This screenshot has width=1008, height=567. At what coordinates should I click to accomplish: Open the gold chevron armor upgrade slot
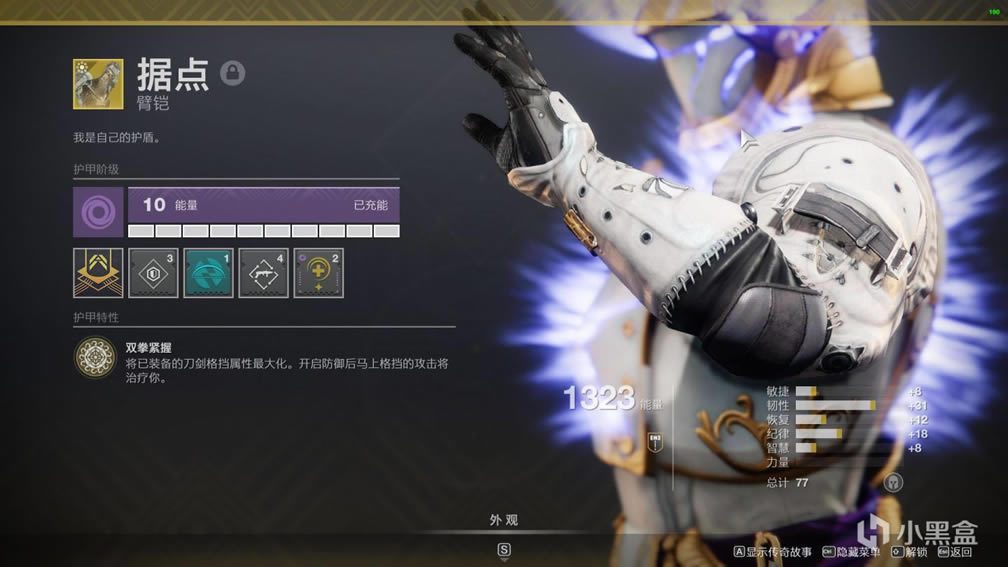pos(98,273)
